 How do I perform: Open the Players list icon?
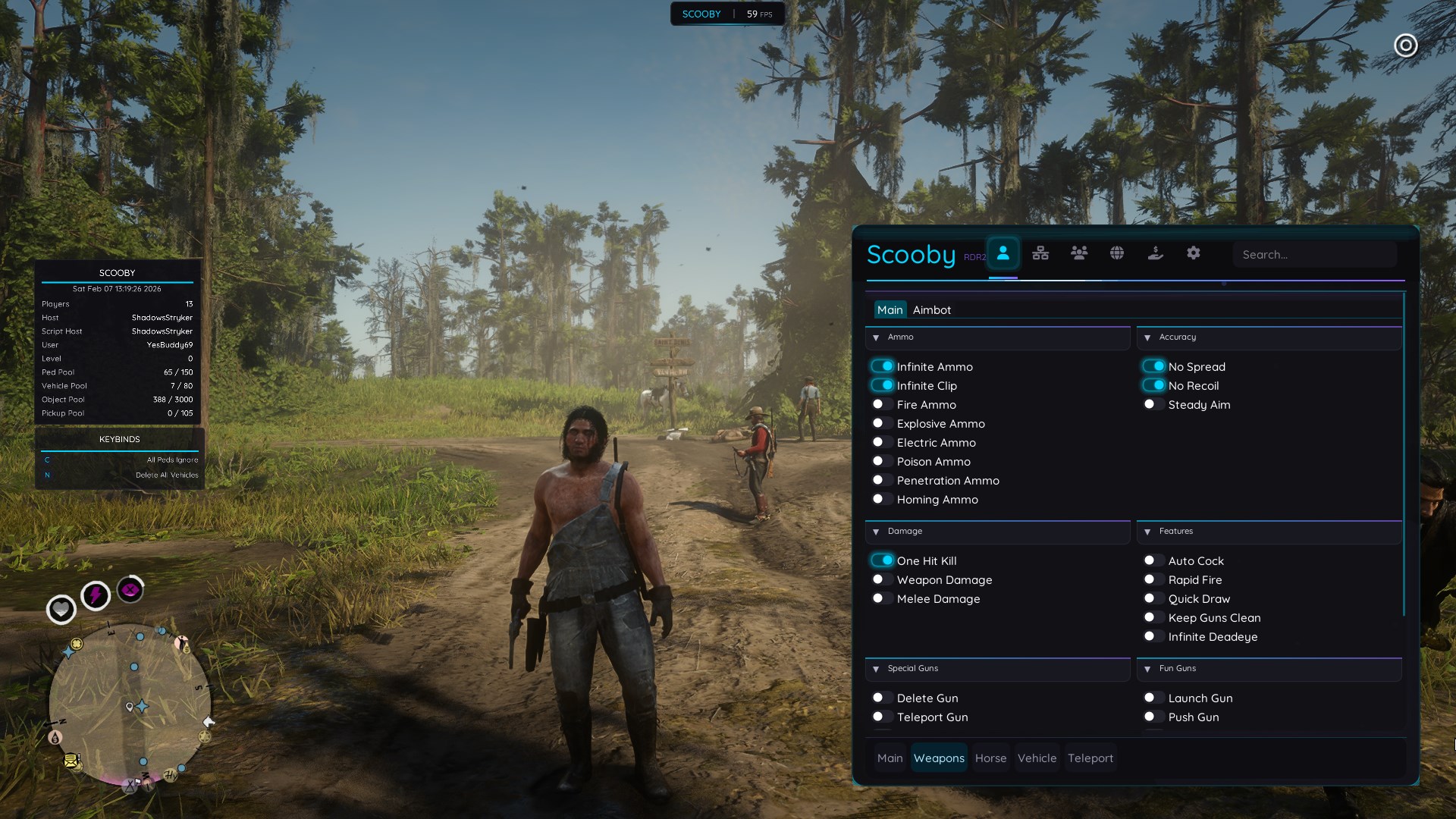(1080, 253)
